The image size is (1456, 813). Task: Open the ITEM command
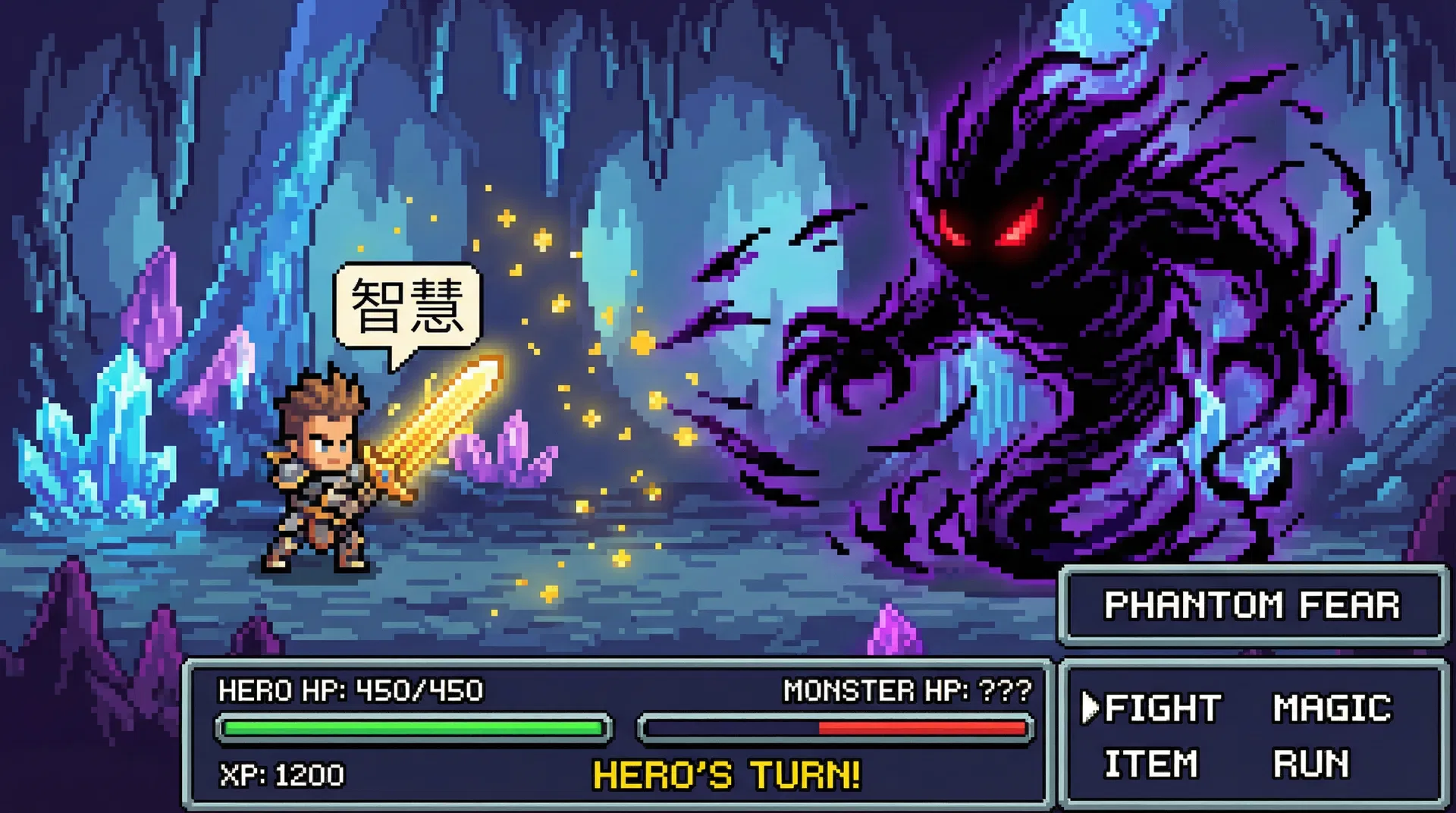(x=1150, y=763)
